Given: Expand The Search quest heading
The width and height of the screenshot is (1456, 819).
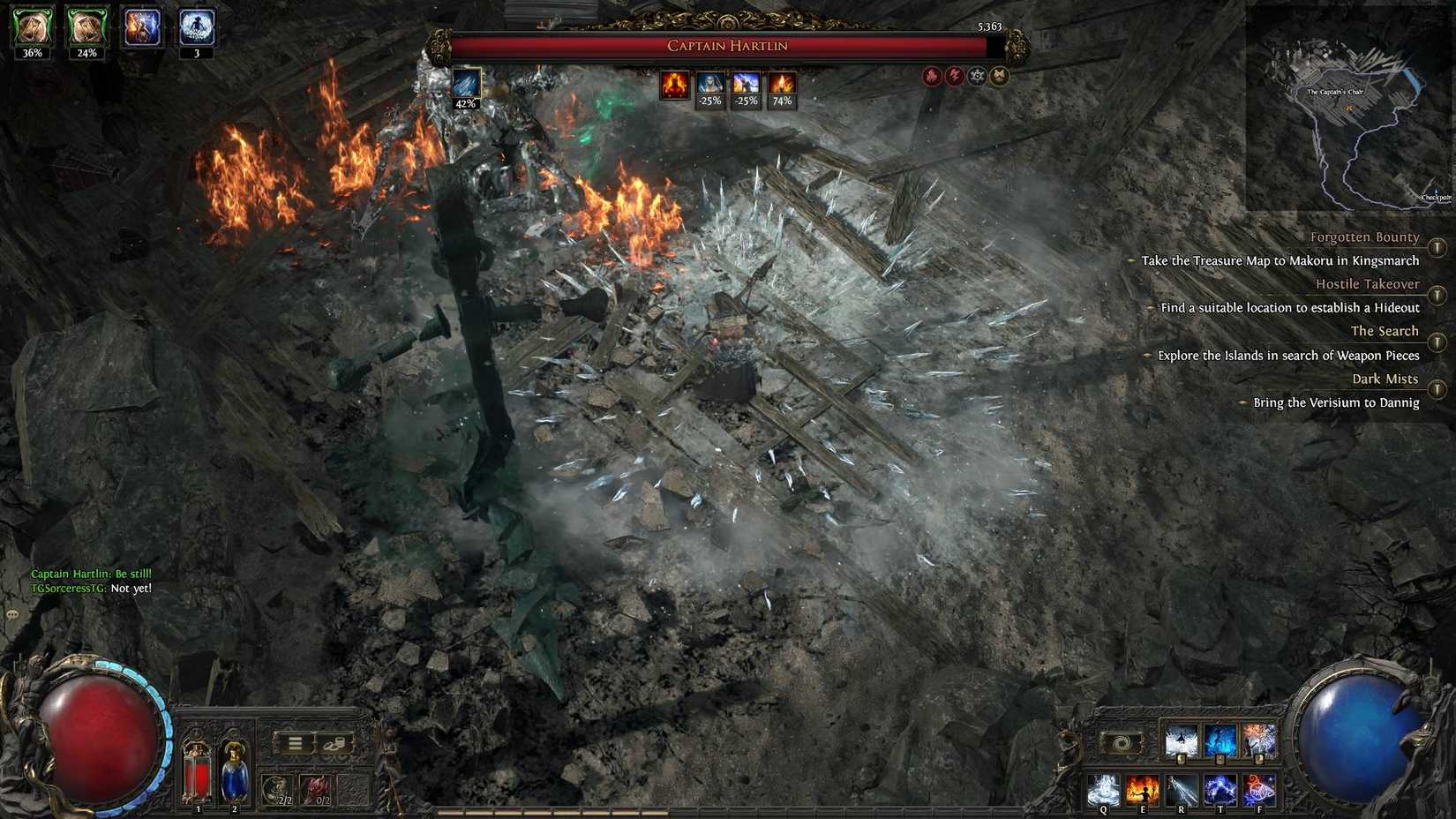Looking at the screenshot, I should (x=1385, y=331).
